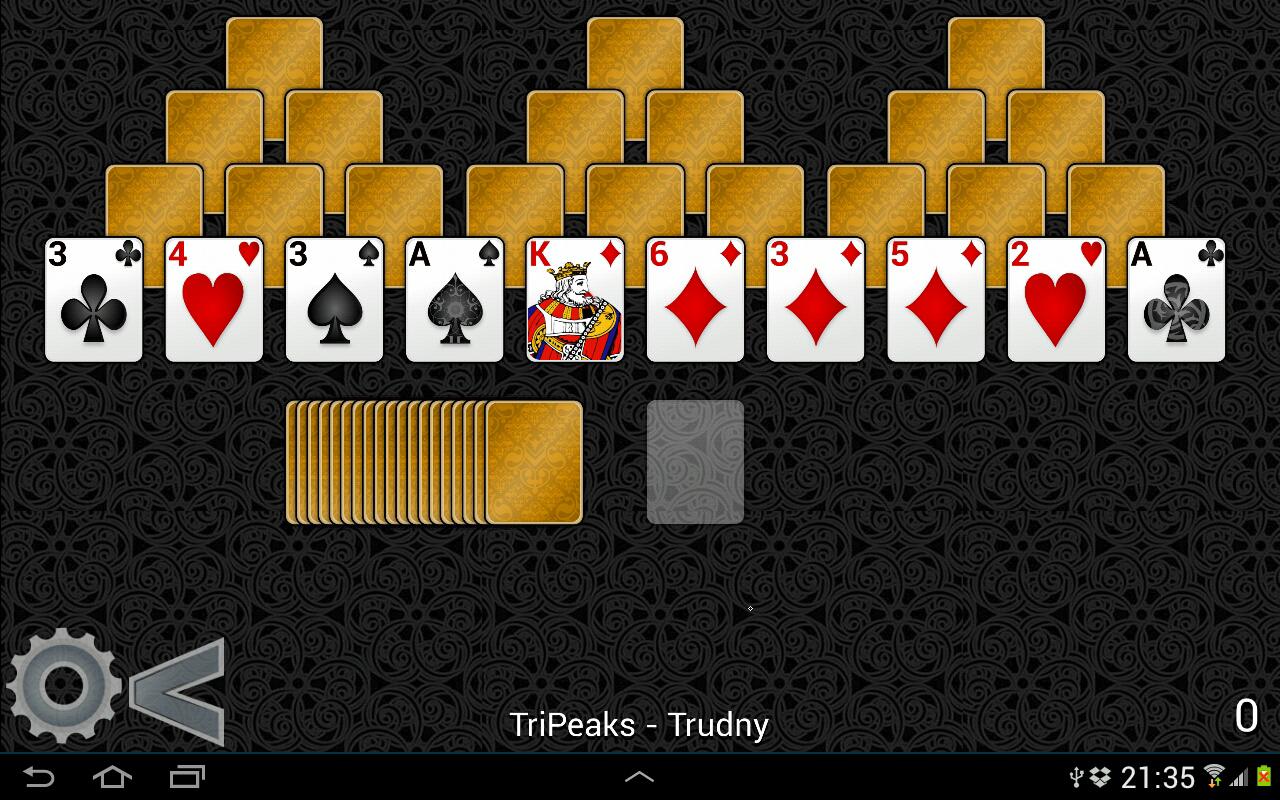Select the 4 of Hearts

(x=213, y=299)
